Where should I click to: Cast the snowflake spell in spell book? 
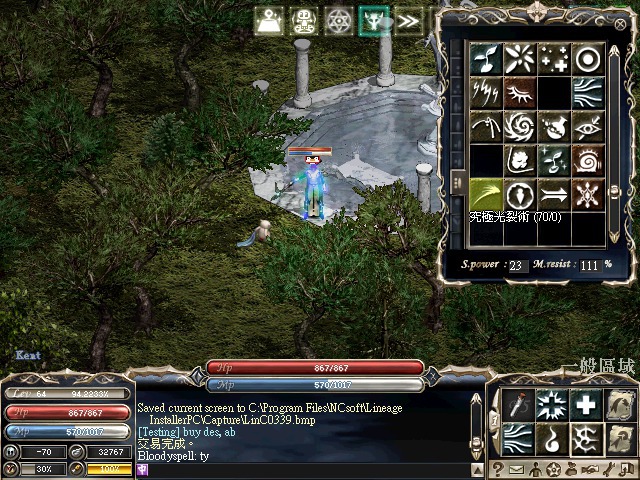pos(588,193)
